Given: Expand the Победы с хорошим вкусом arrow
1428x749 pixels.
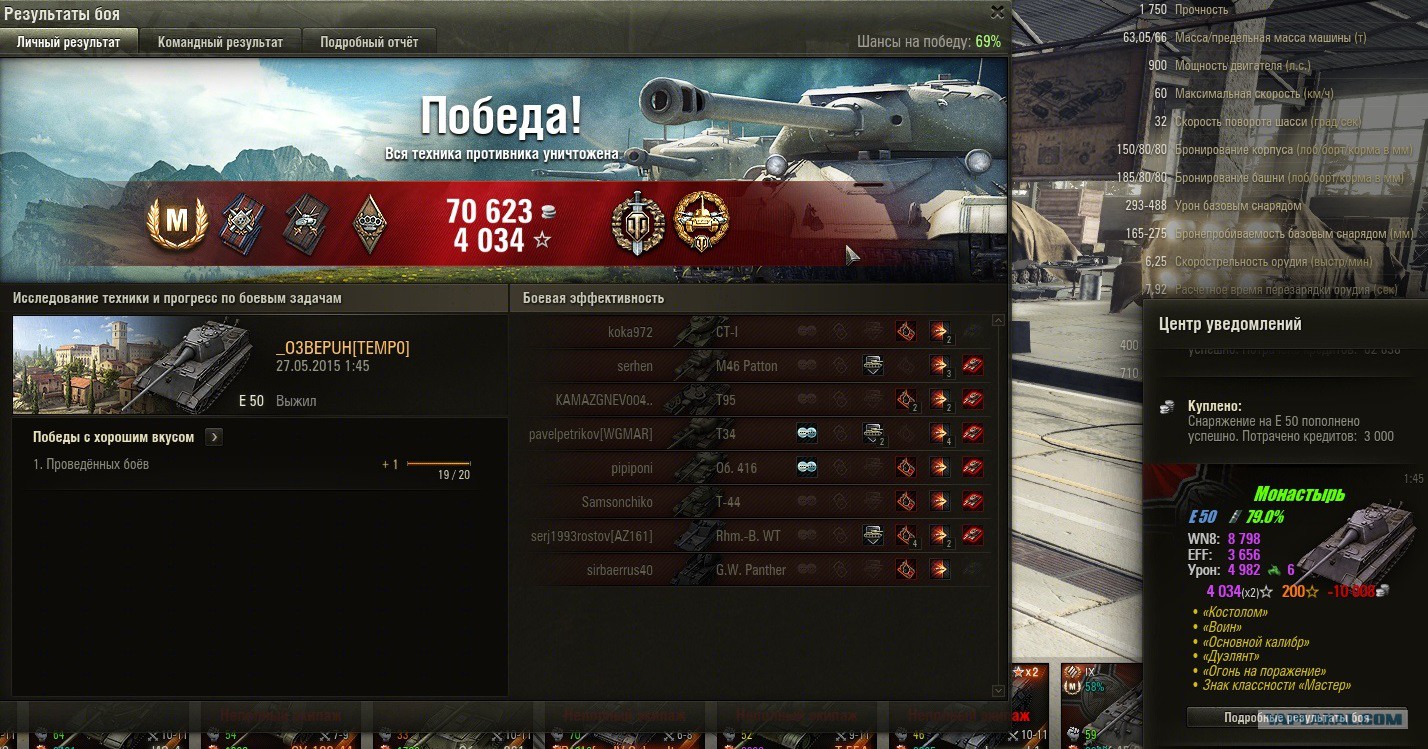Looking at the screenshot, I should pyautogui.click(x=214, y=437).
